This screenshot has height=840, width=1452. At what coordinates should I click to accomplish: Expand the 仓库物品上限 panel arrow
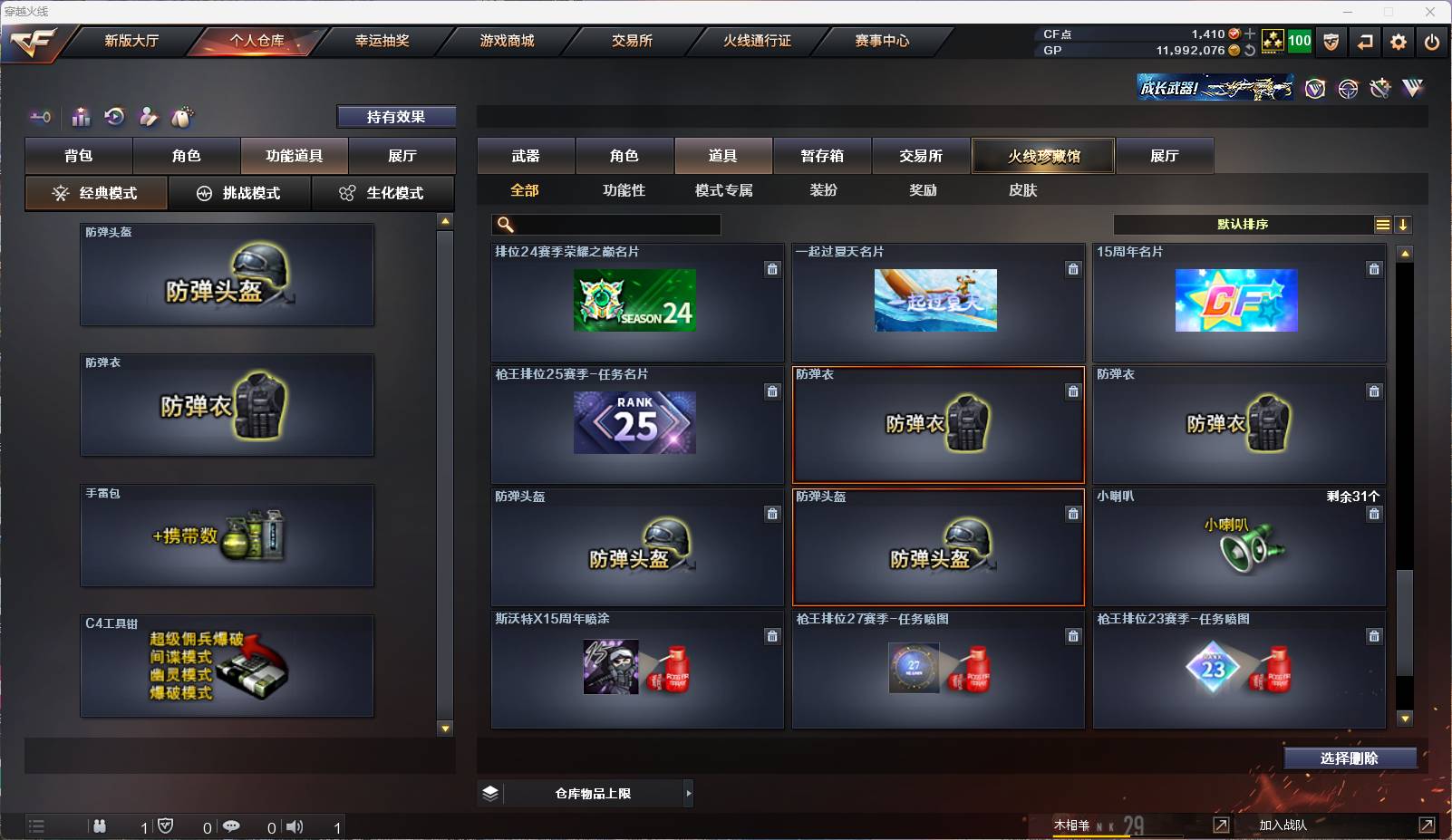pos(687,793)
